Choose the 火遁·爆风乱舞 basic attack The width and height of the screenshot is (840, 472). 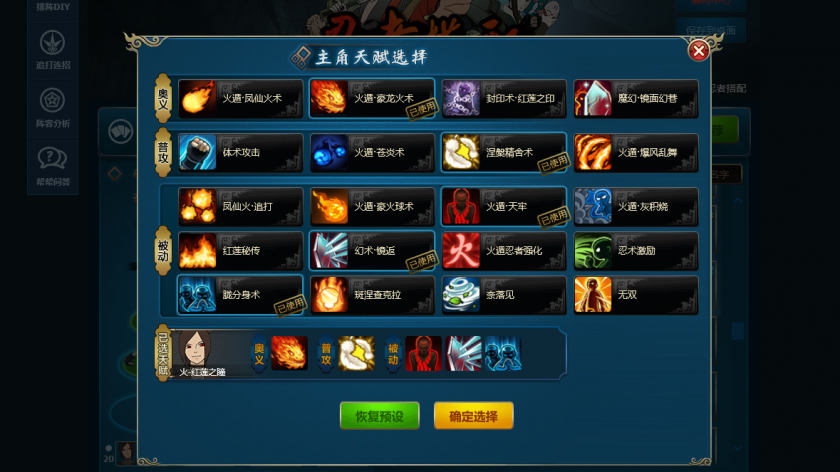635,153
